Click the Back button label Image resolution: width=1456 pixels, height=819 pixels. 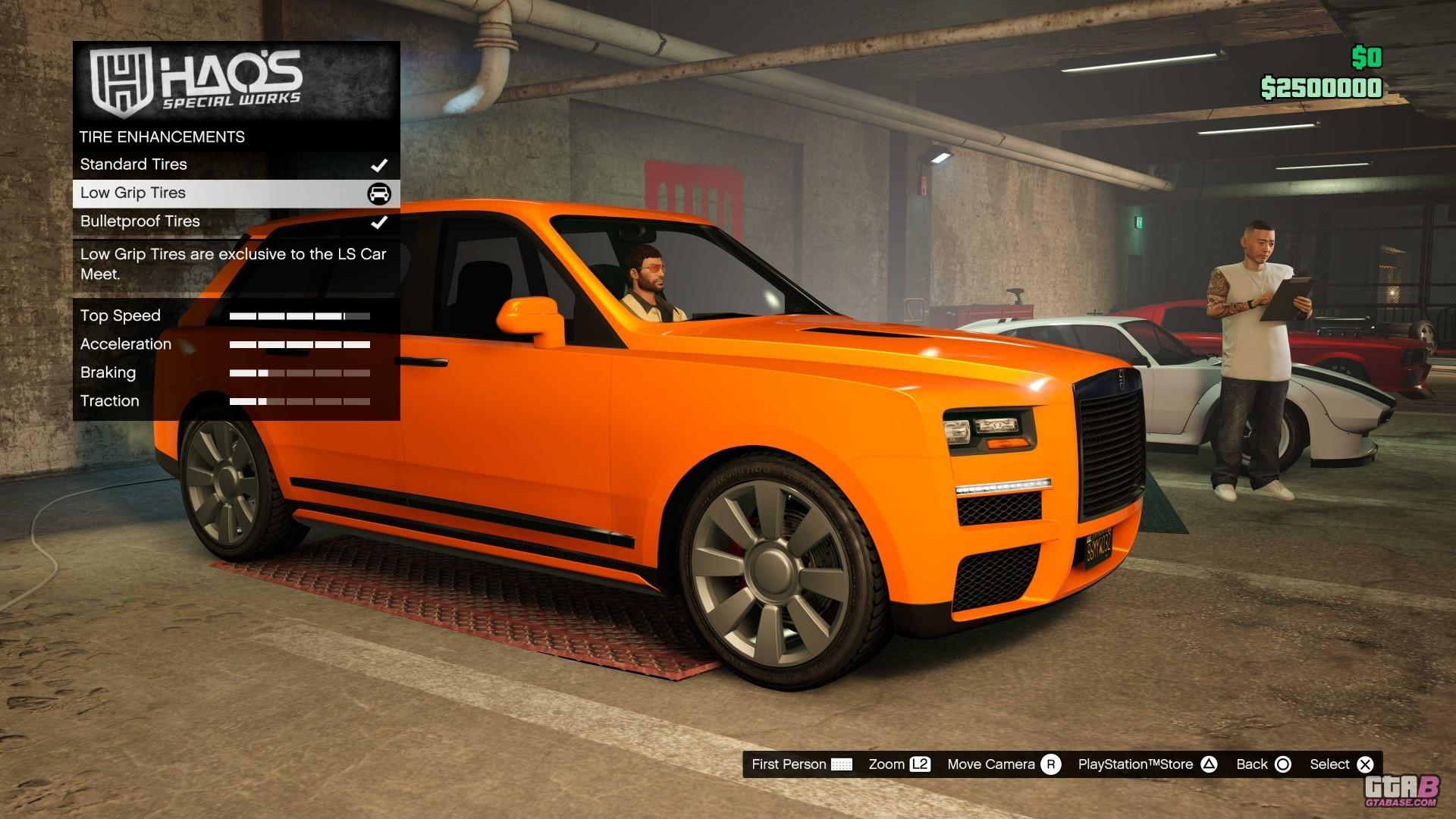point(1253,764)
